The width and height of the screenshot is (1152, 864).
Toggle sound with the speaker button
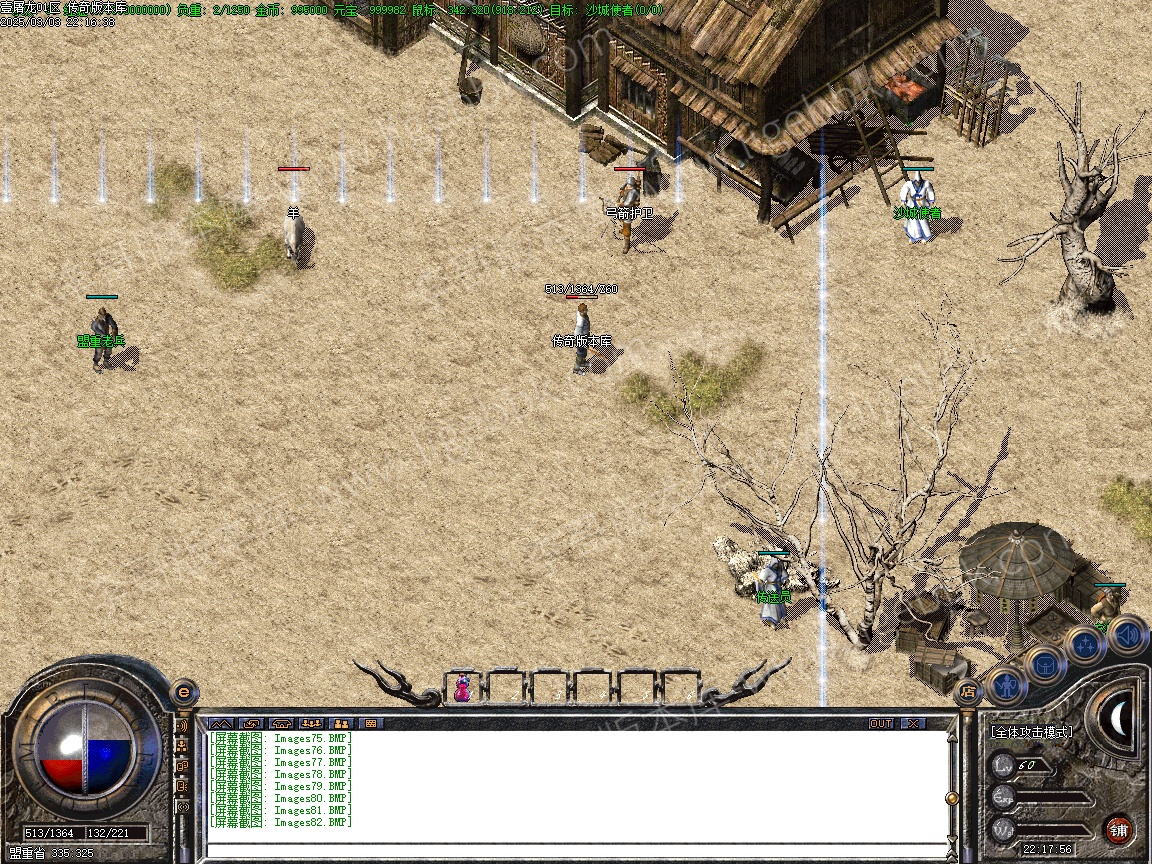pyautogui.click(x=1126, y=633)
